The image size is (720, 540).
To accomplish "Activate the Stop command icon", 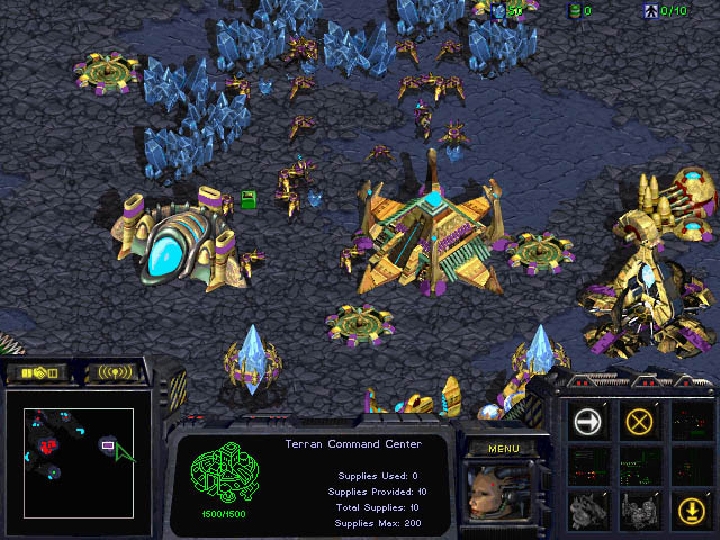I will [639, 421].
